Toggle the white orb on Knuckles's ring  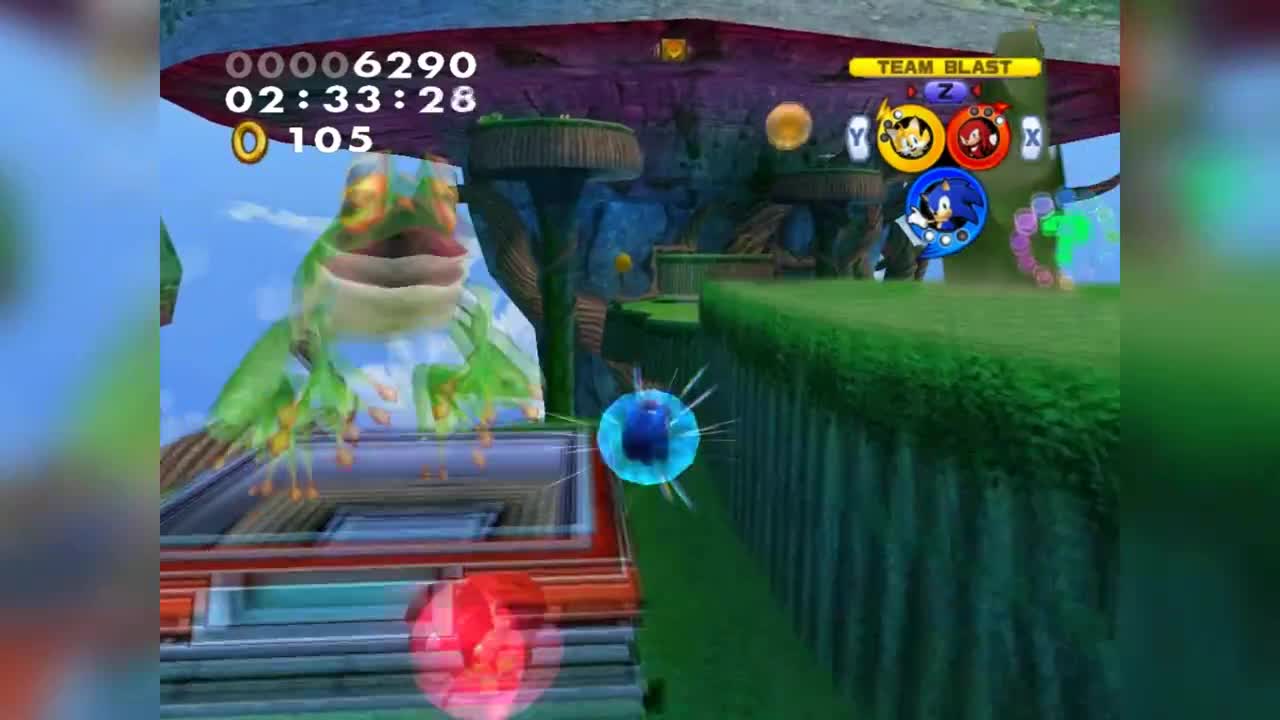coord(998,121)
